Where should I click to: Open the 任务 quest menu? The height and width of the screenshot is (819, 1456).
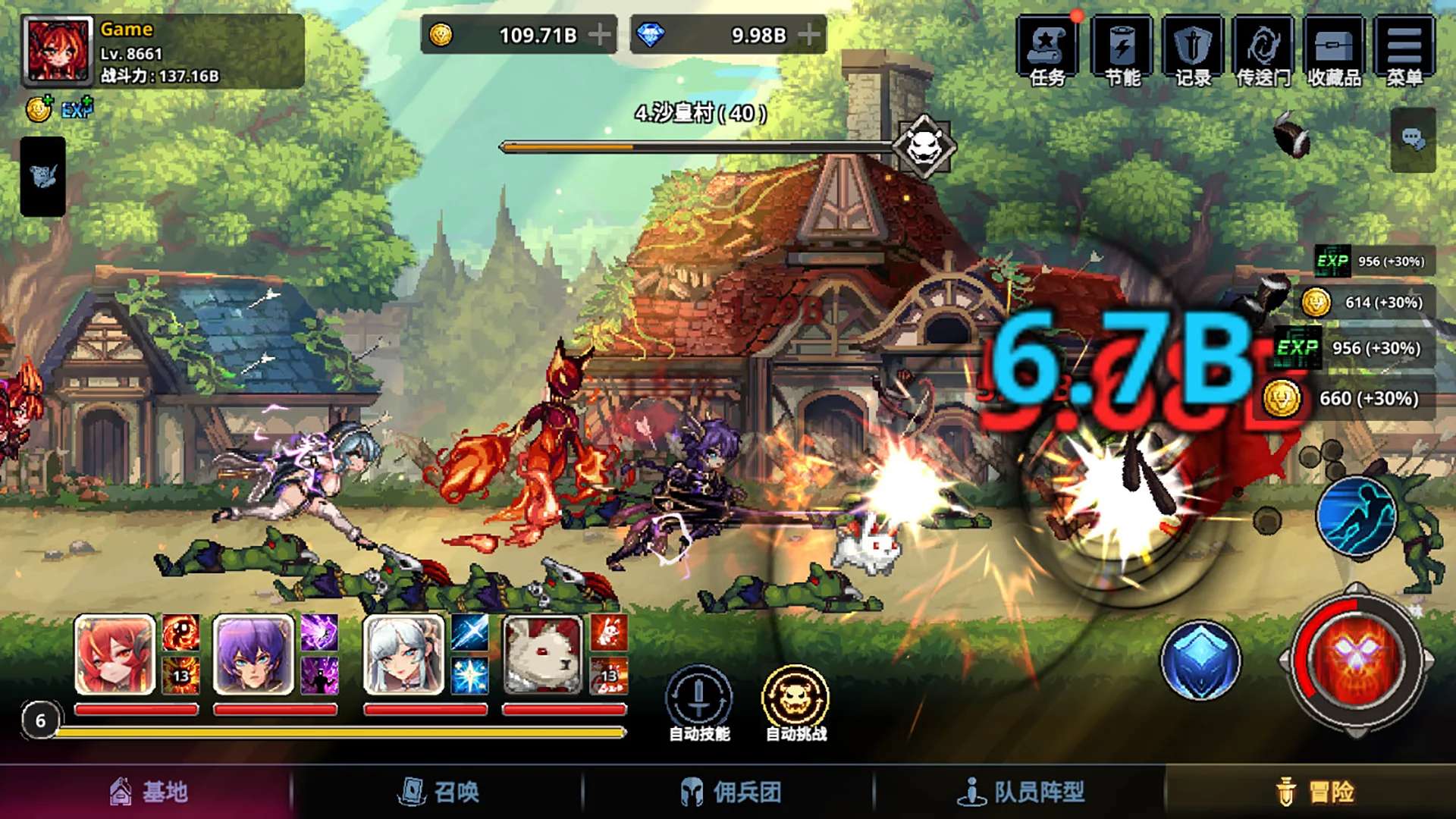tap(1047, 51)
